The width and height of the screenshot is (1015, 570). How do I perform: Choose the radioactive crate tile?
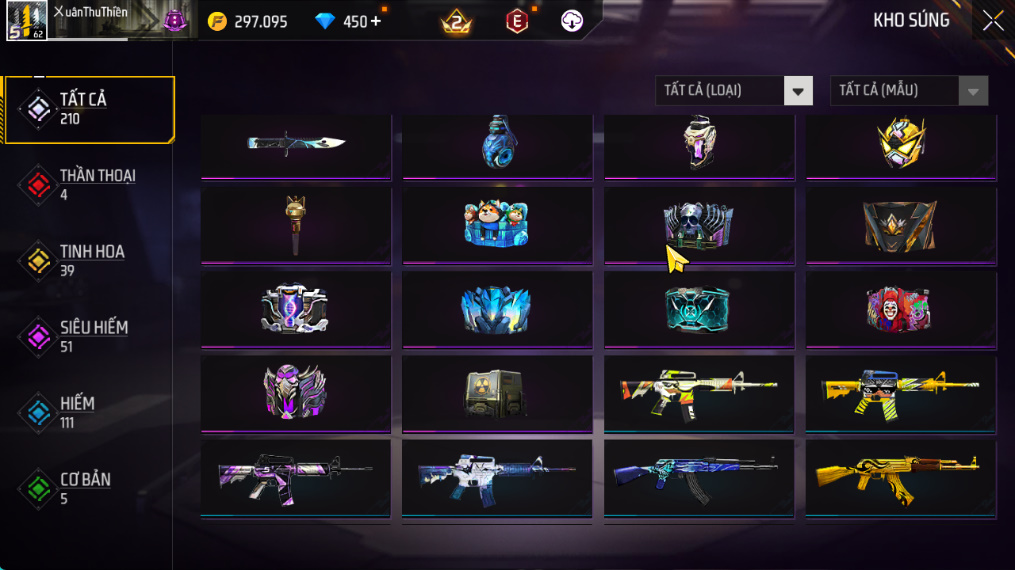point(497,393)
